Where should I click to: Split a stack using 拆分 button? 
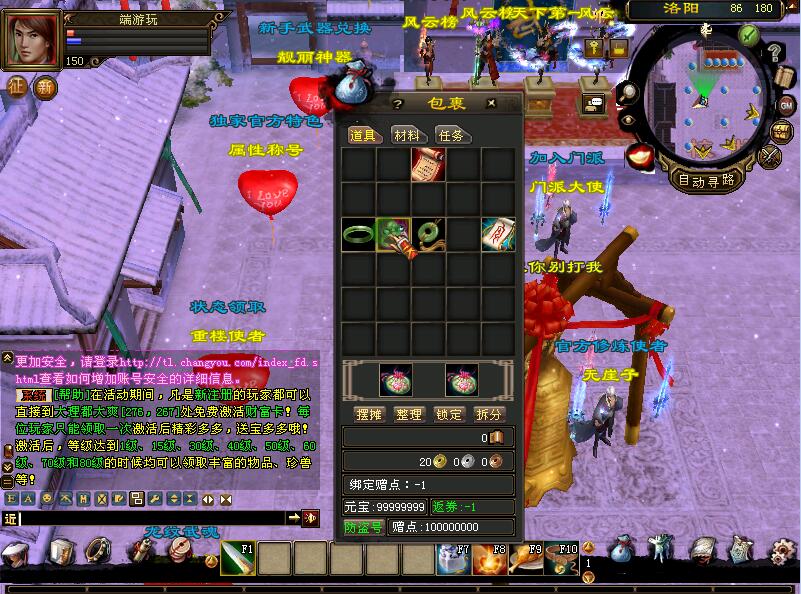point(489,414)
